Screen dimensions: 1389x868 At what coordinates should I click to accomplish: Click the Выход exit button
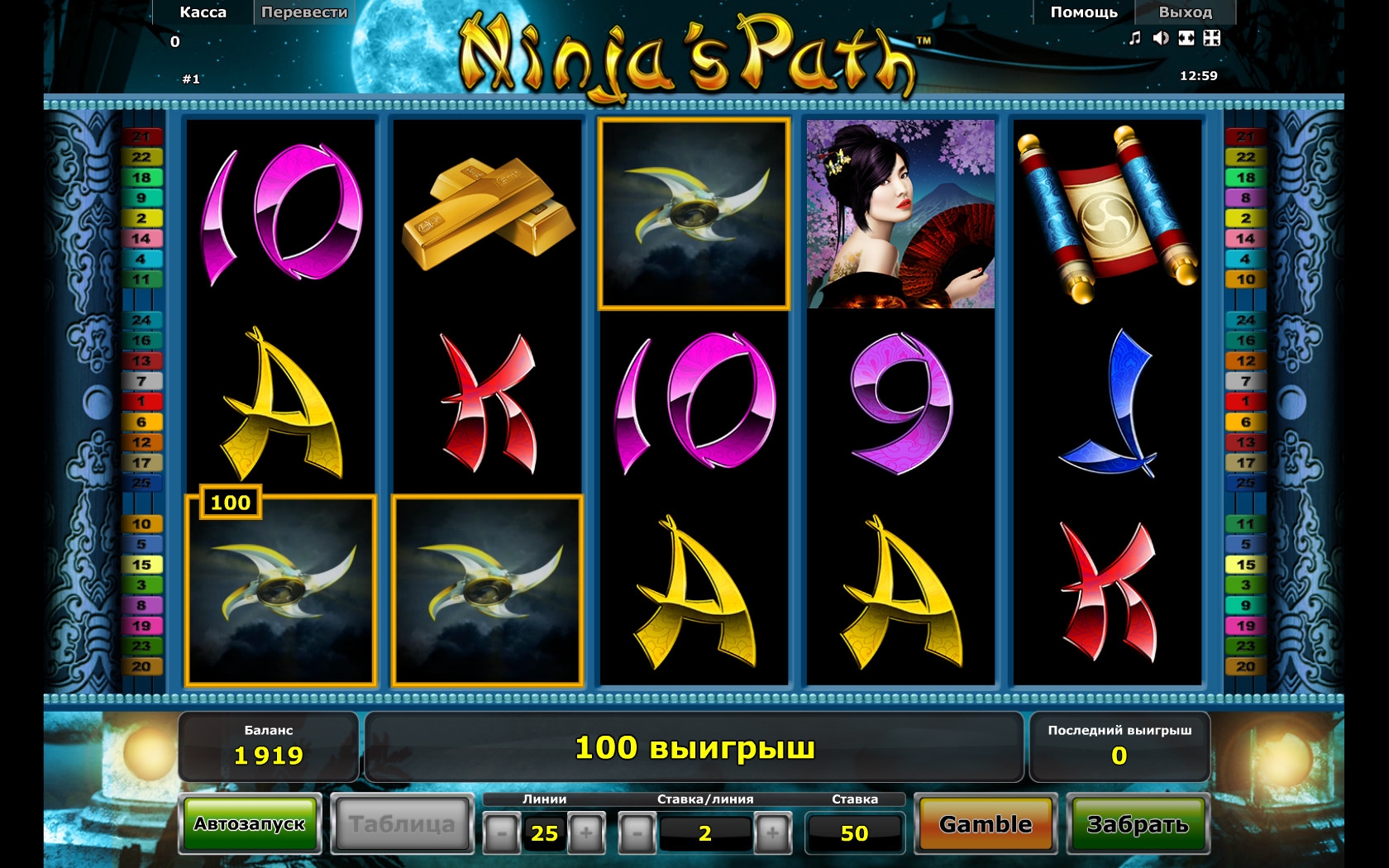(x=1185, y=12)
